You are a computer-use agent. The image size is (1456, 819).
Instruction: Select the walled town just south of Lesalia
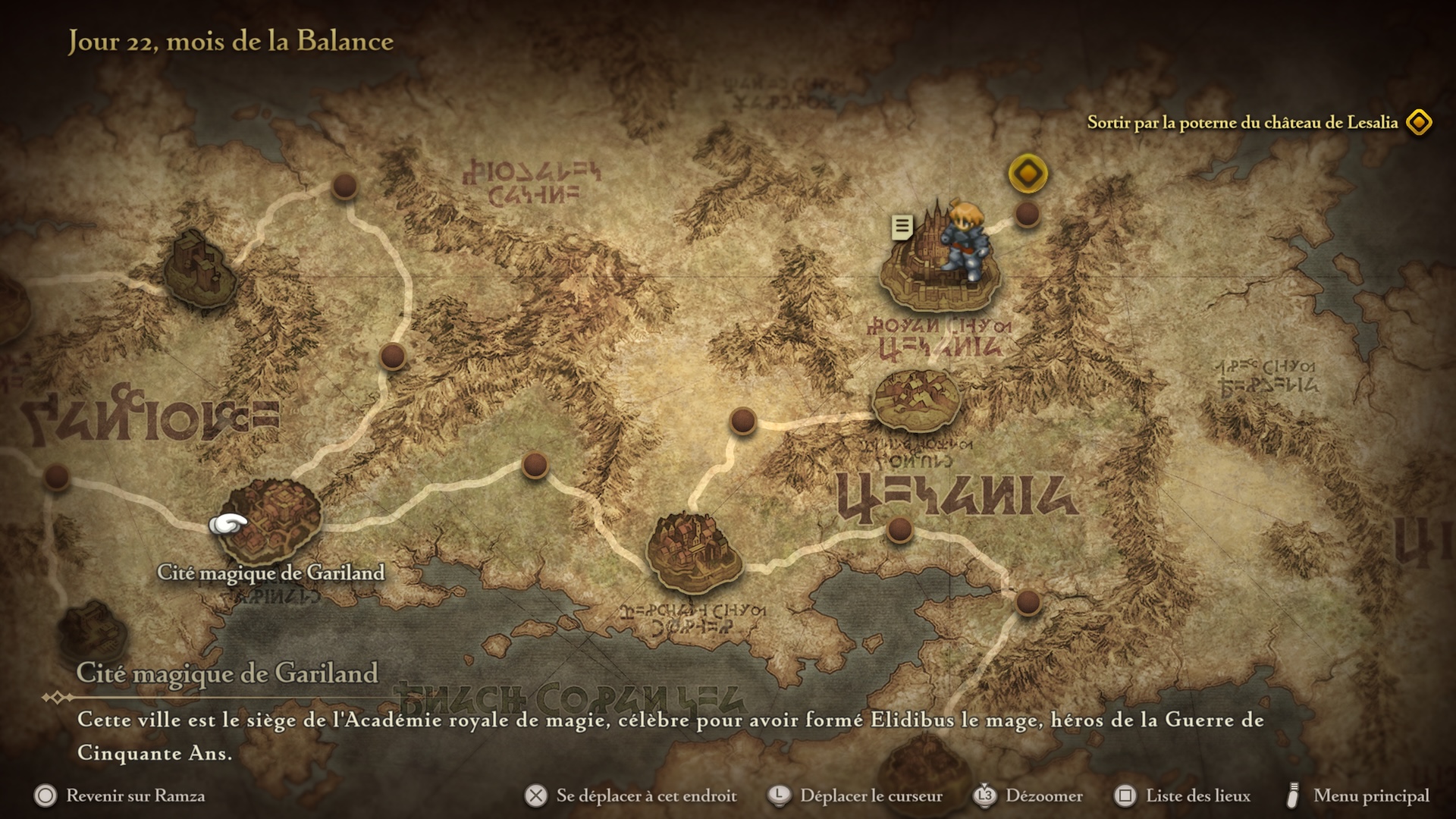pos(916,400)
